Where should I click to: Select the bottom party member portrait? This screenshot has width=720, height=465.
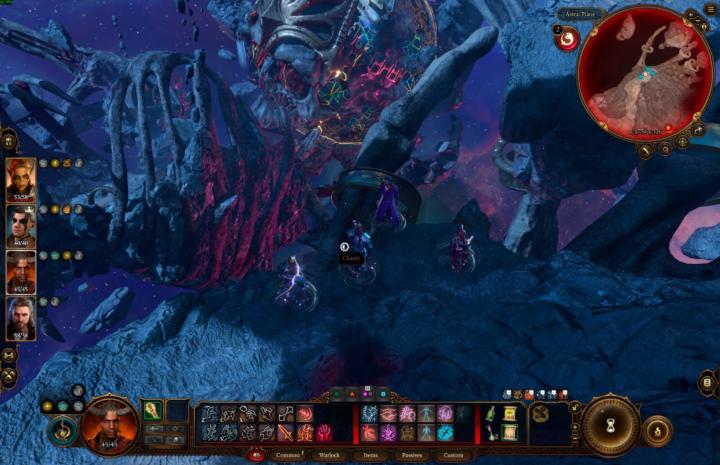coord(21,318)
